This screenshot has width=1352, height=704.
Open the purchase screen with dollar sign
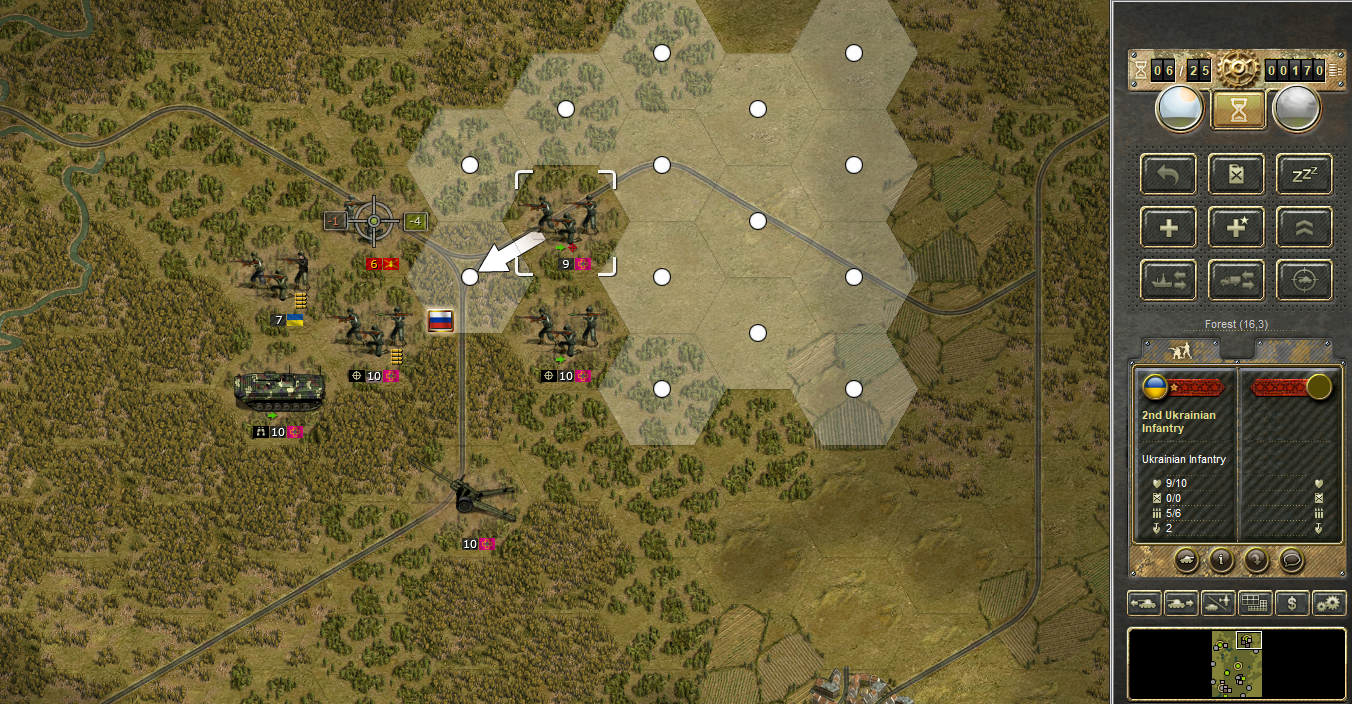(1292, 603)
